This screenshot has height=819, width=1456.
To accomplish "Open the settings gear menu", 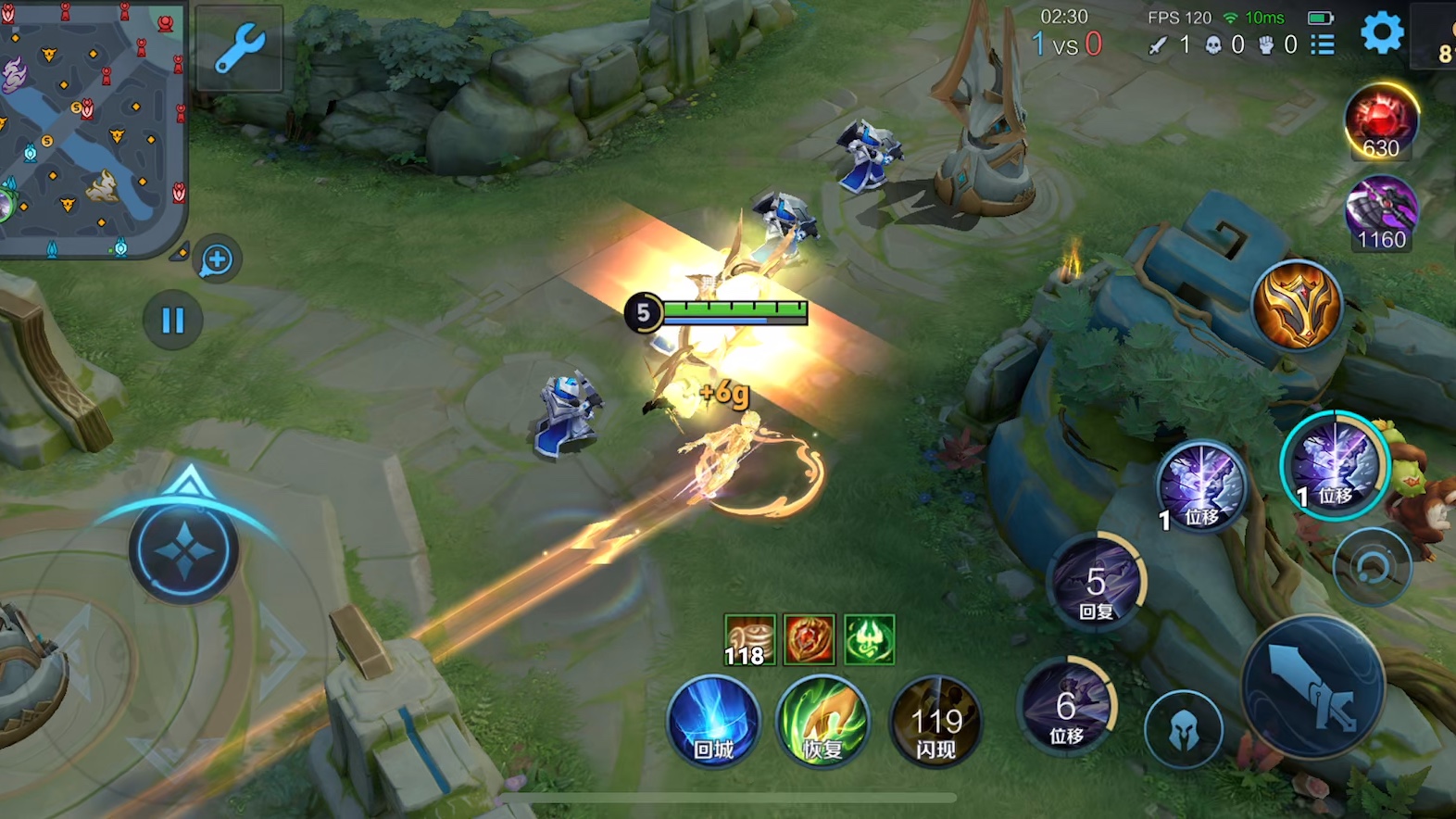I will tap(1382, 33).
